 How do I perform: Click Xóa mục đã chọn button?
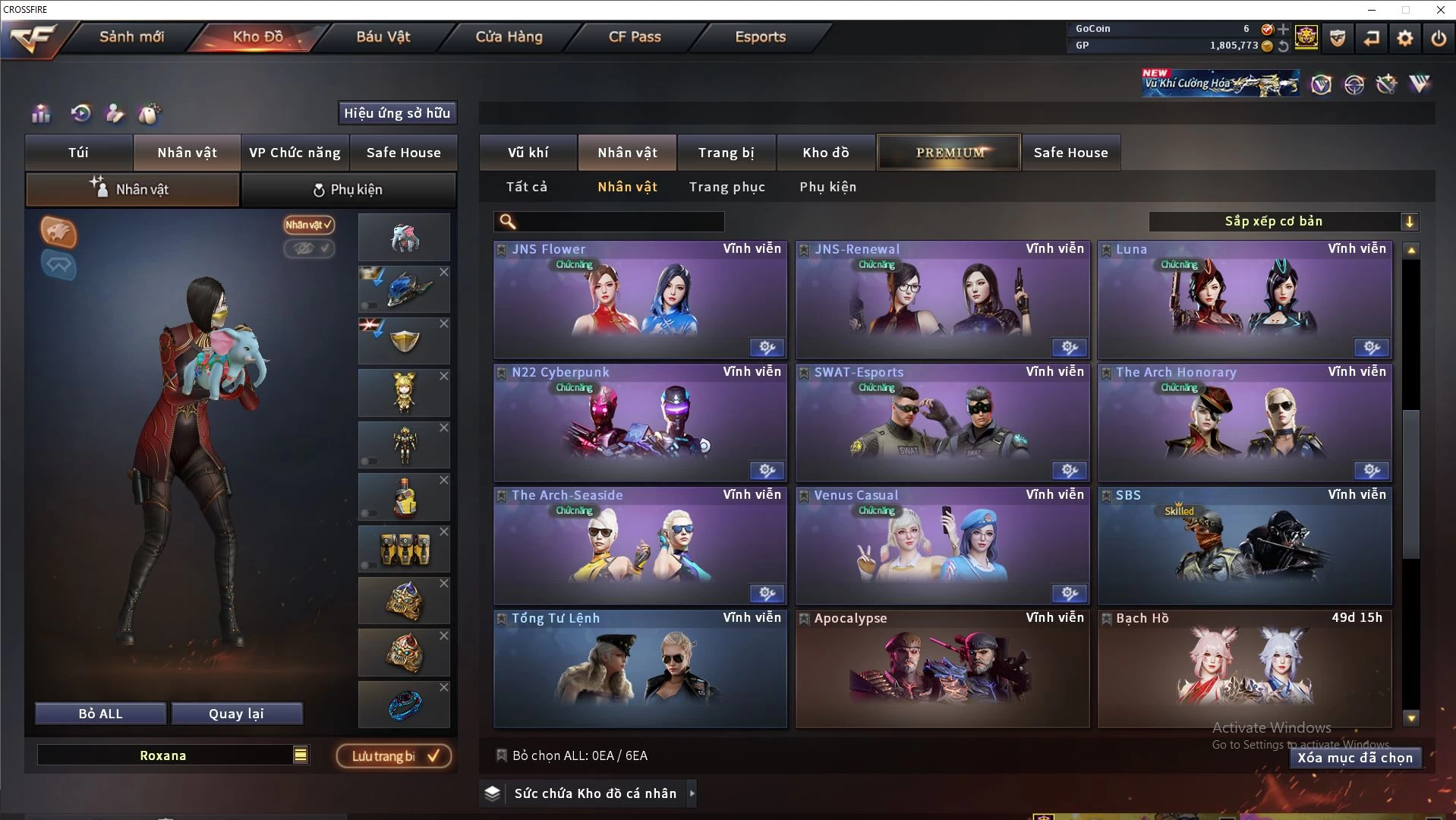tap(1354, 758)
